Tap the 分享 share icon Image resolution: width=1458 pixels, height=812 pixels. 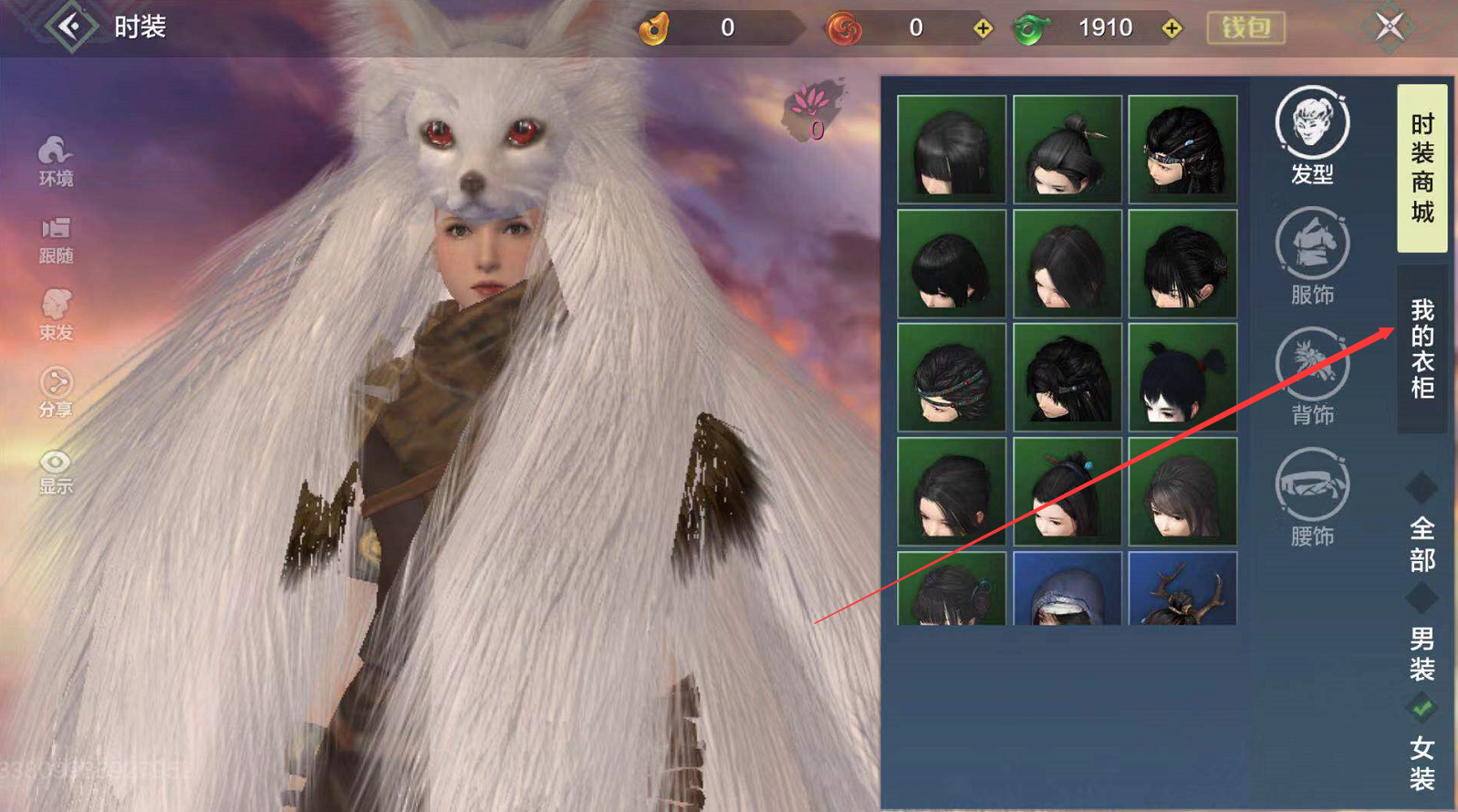(x=56, y=392)
